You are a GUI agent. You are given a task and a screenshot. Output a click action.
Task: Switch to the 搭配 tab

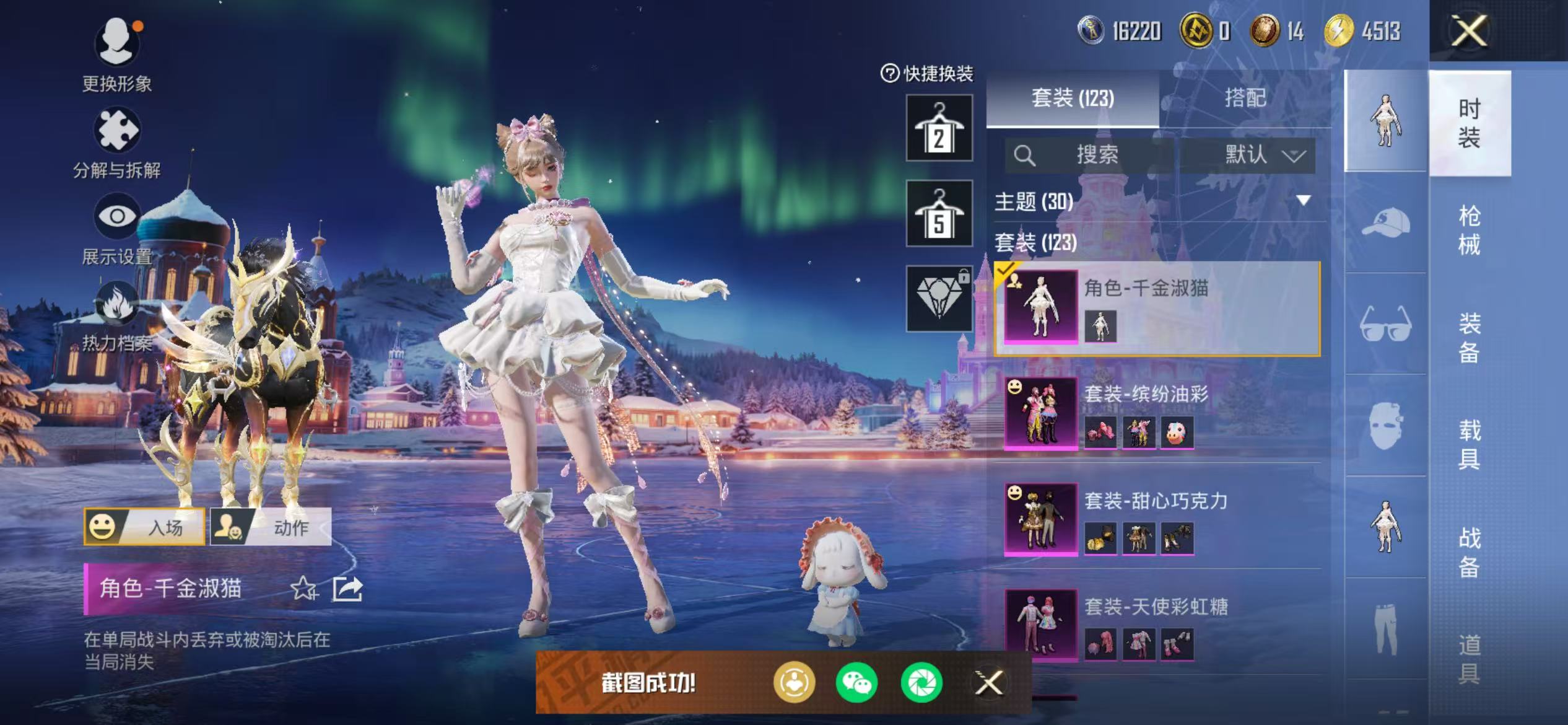[x=1247, y=97]
